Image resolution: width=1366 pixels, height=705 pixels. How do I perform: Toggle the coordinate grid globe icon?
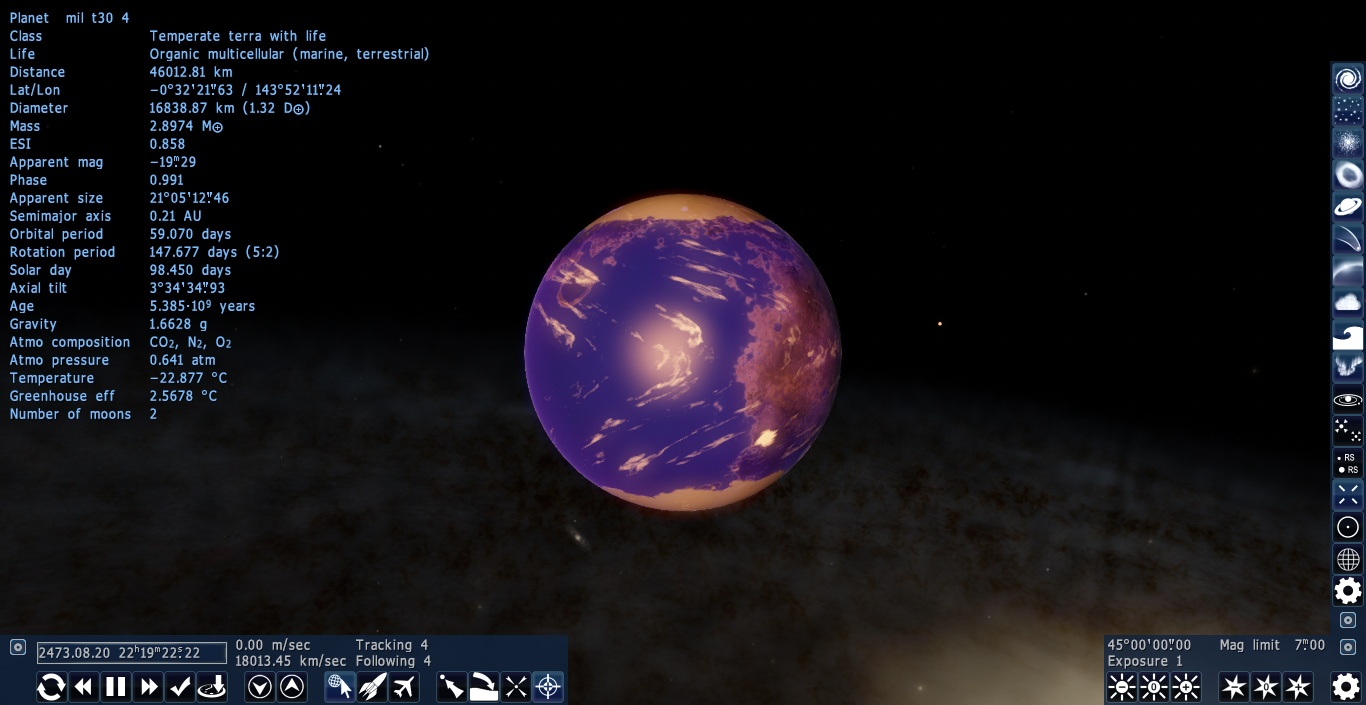click(x=1348, y=559)
